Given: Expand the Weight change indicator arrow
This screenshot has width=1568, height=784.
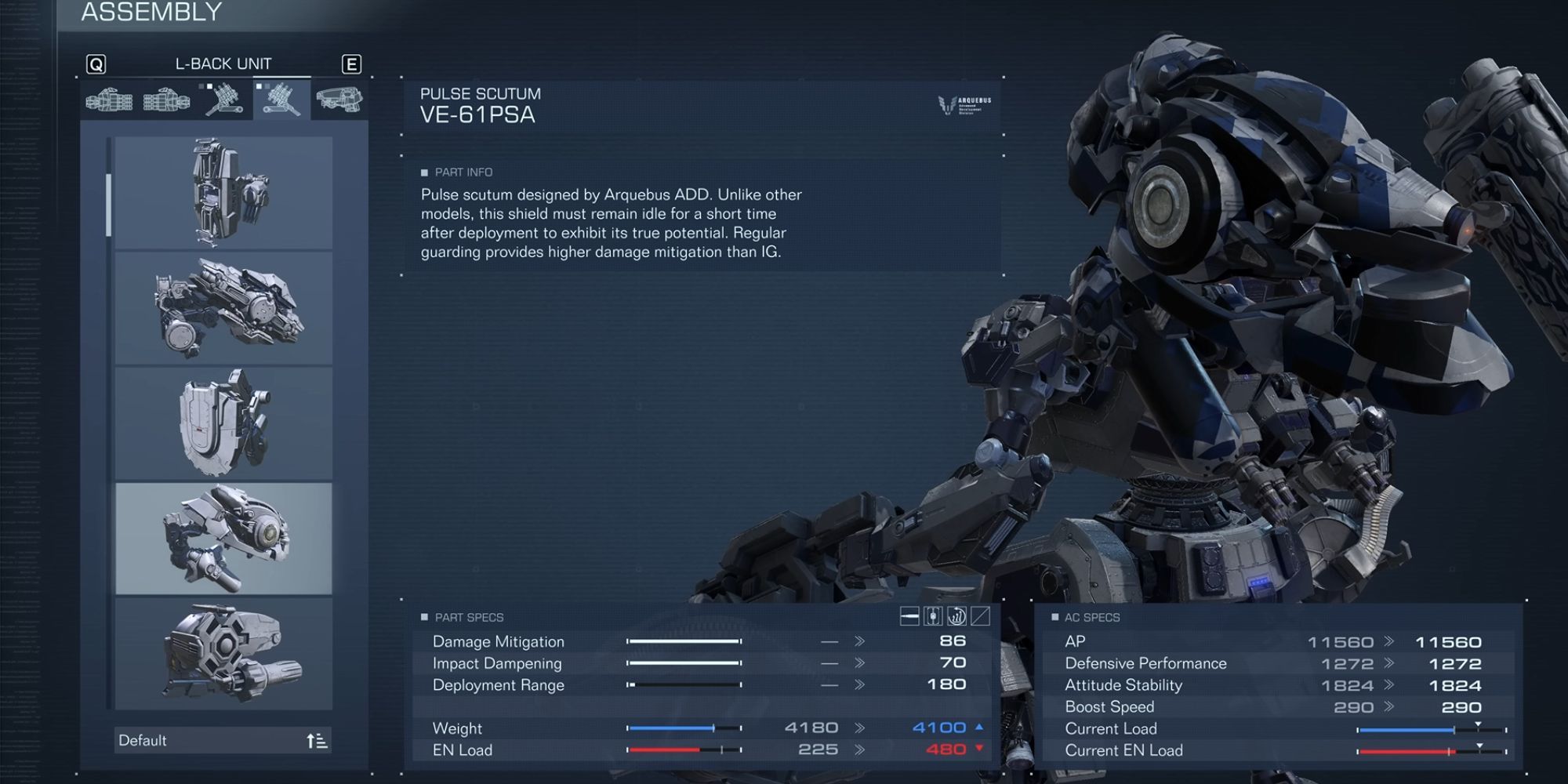Looking at the screenshot, I should [979, 727].
